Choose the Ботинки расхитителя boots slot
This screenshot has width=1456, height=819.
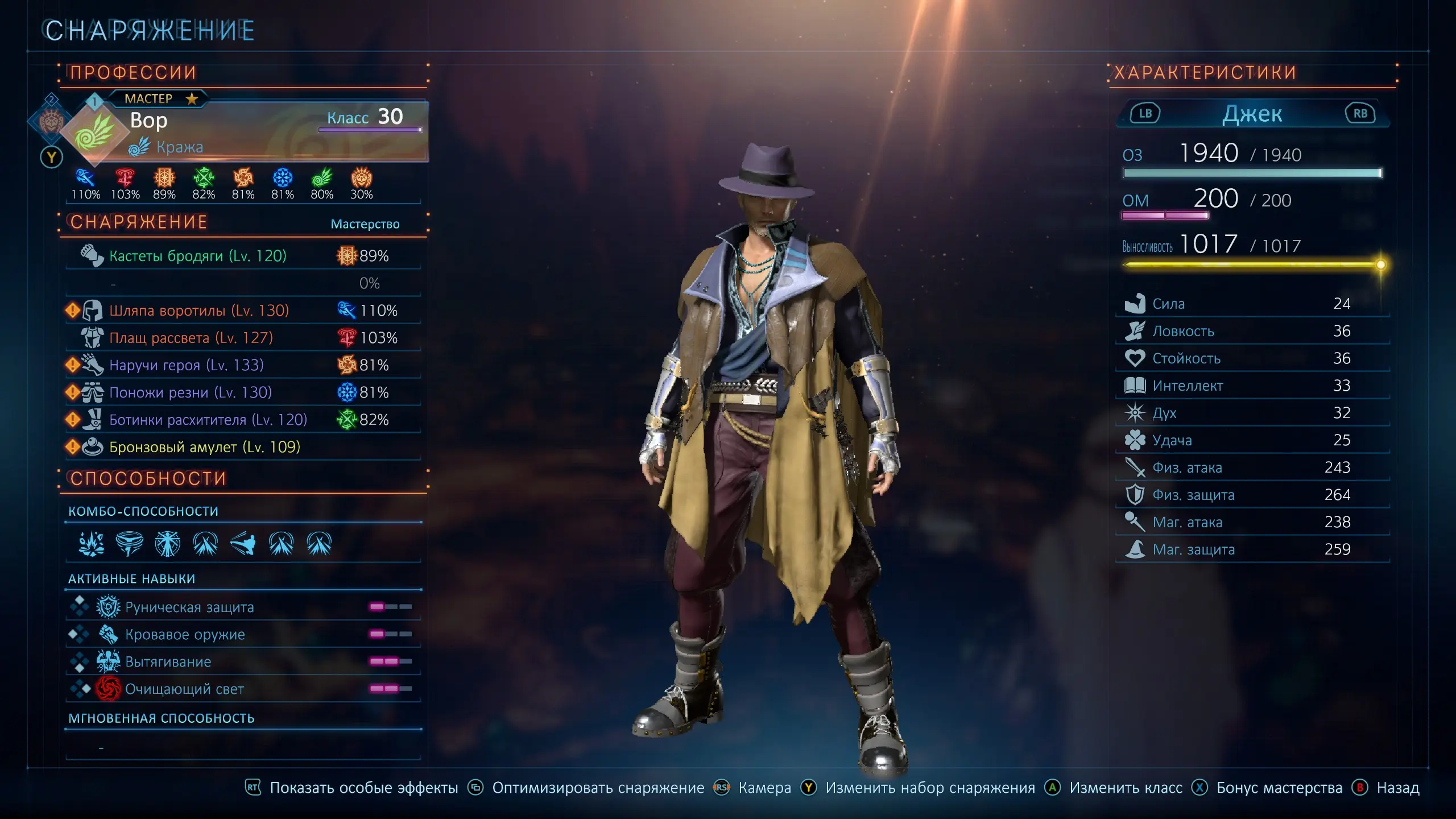208,420
